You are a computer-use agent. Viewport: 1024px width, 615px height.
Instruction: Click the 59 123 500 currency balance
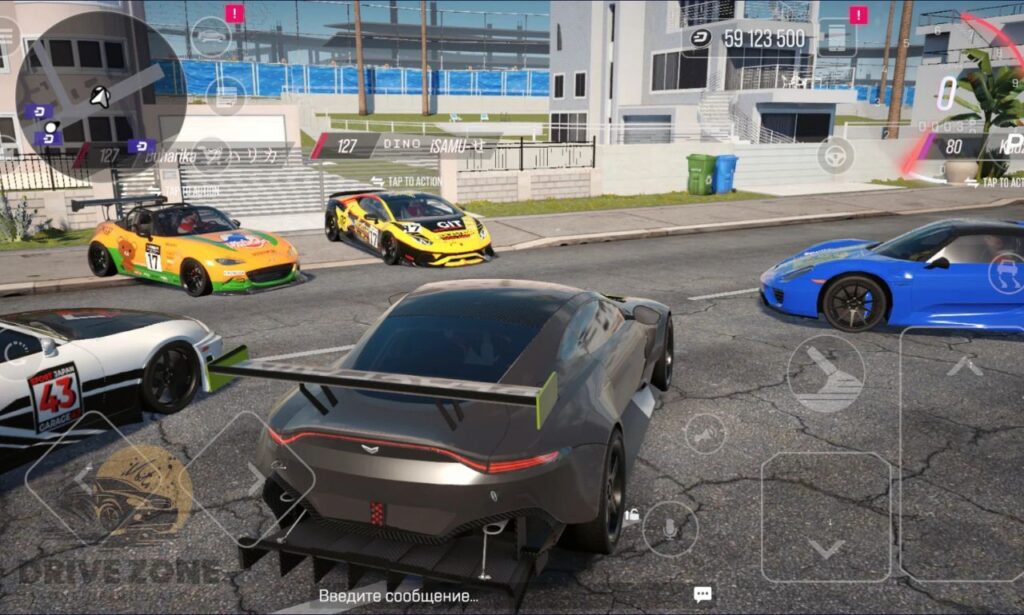pos(748,38)
